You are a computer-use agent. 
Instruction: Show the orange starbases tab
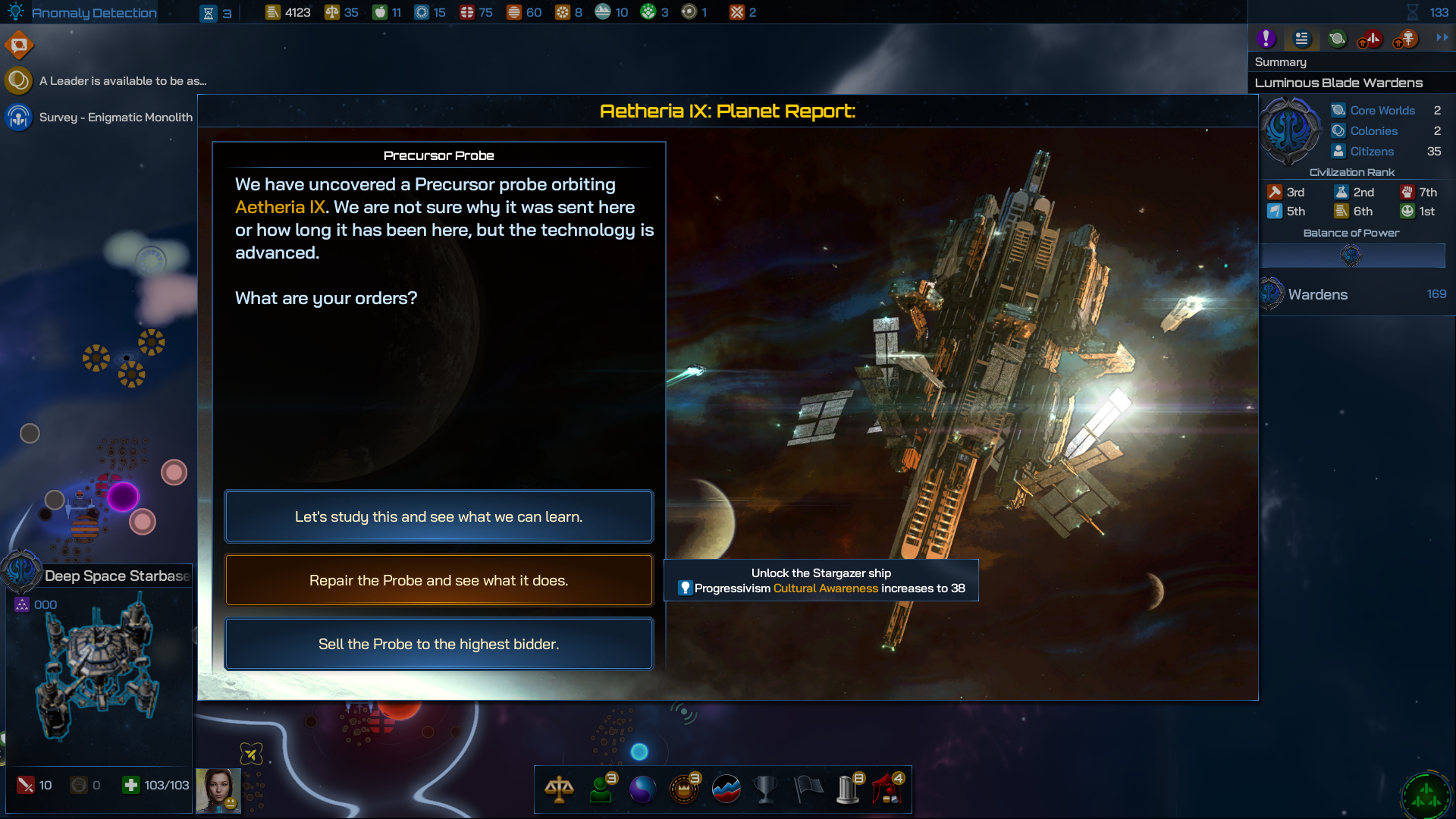[x=1406, y=38]
